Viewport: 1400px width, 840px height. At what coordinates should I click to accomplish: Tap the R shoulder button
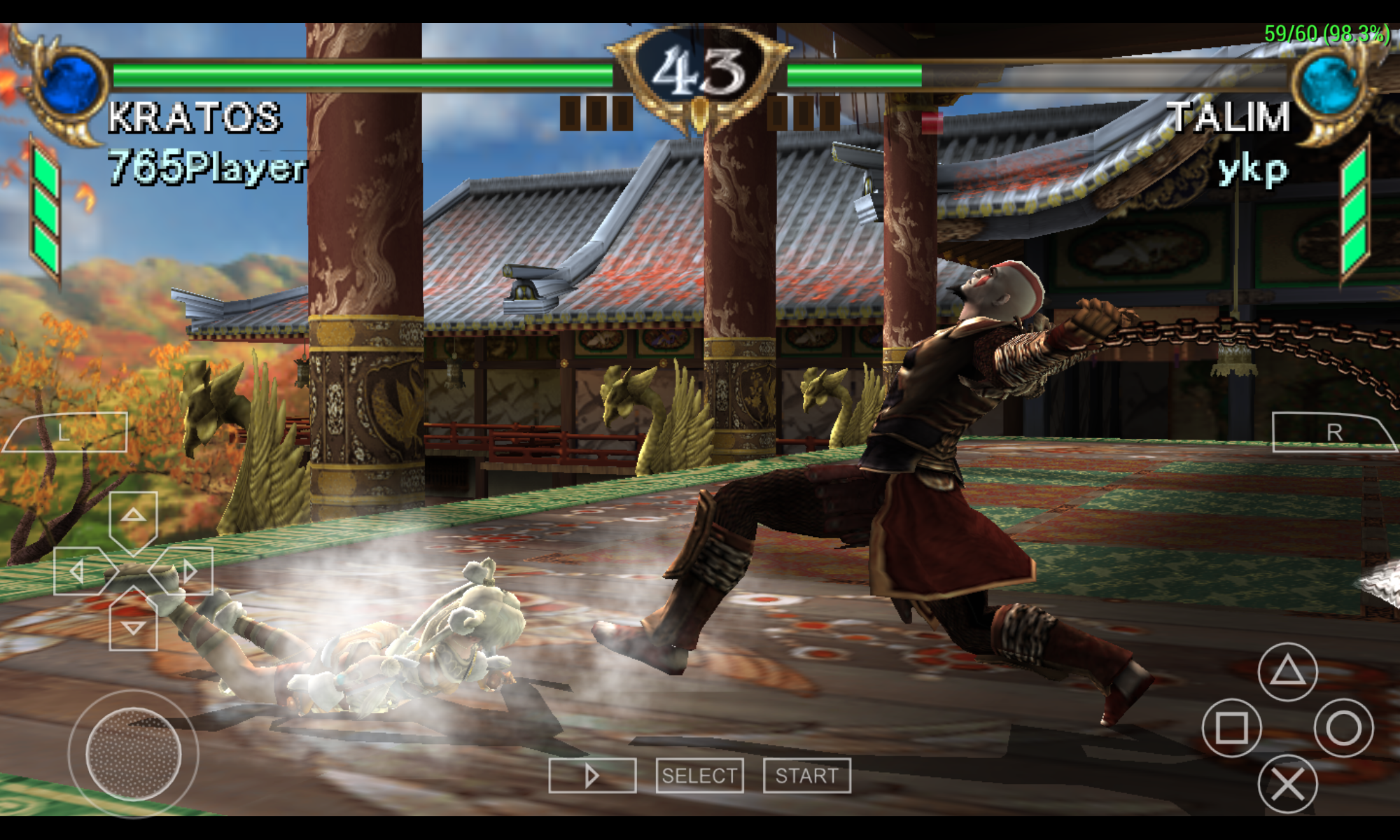click(1333, 432)
